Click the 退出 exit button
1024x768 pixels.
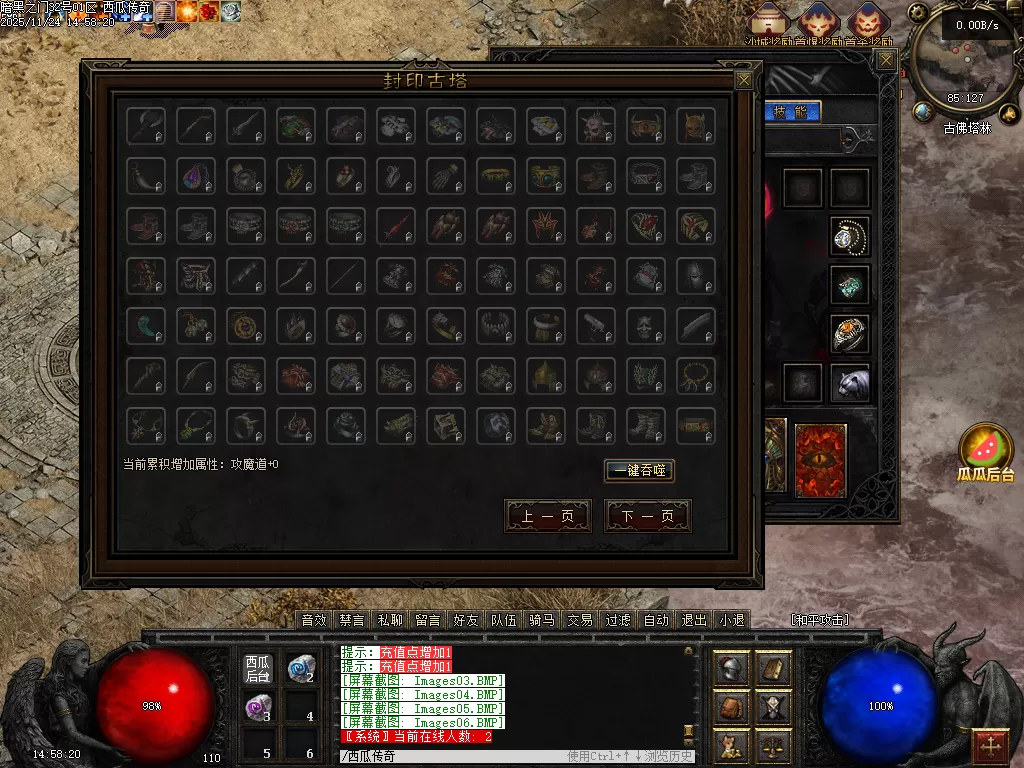(x=694, y=620)
